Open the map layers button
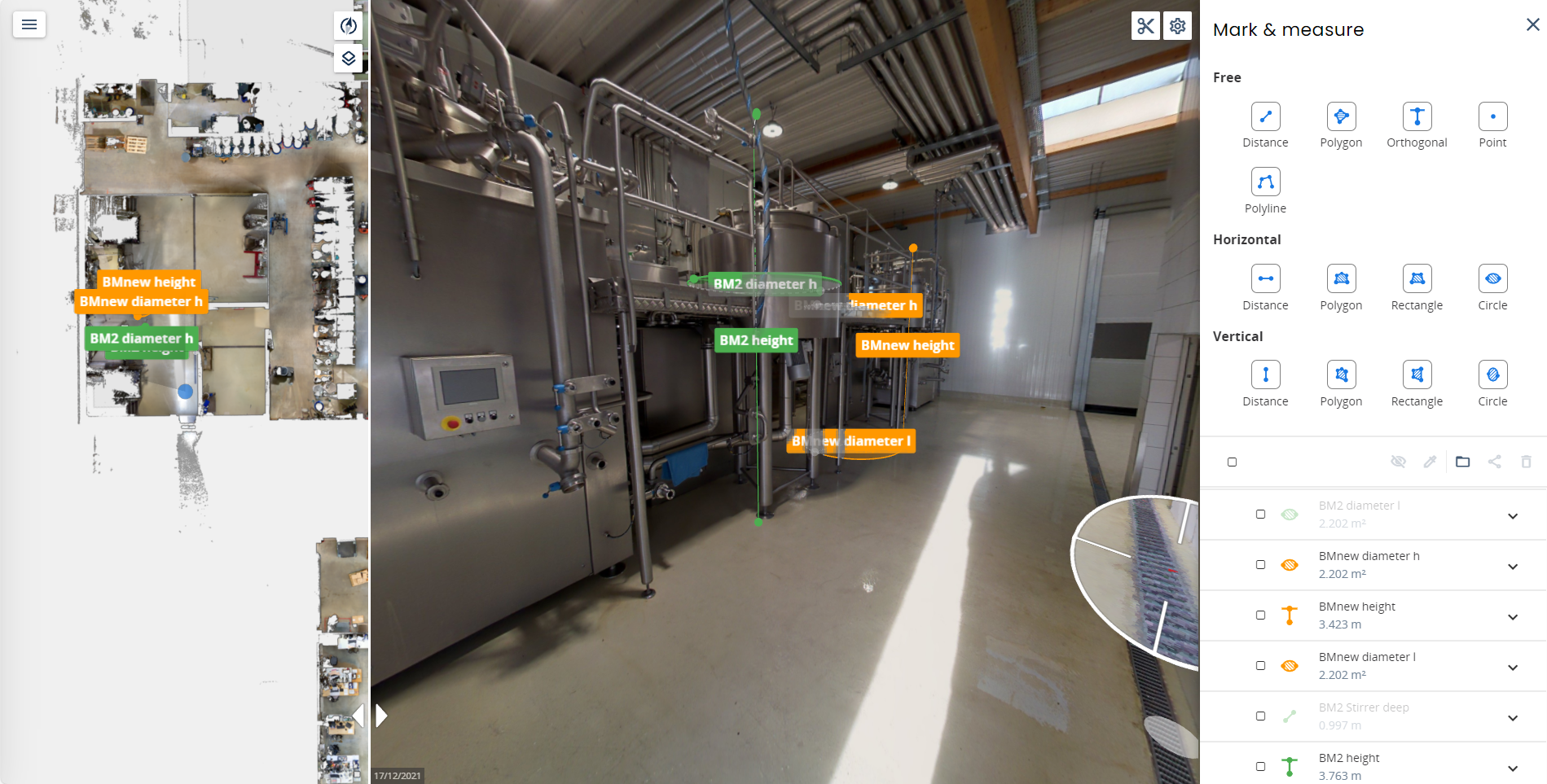Screen dimensions: 1547x784 [x=349, y=58]
